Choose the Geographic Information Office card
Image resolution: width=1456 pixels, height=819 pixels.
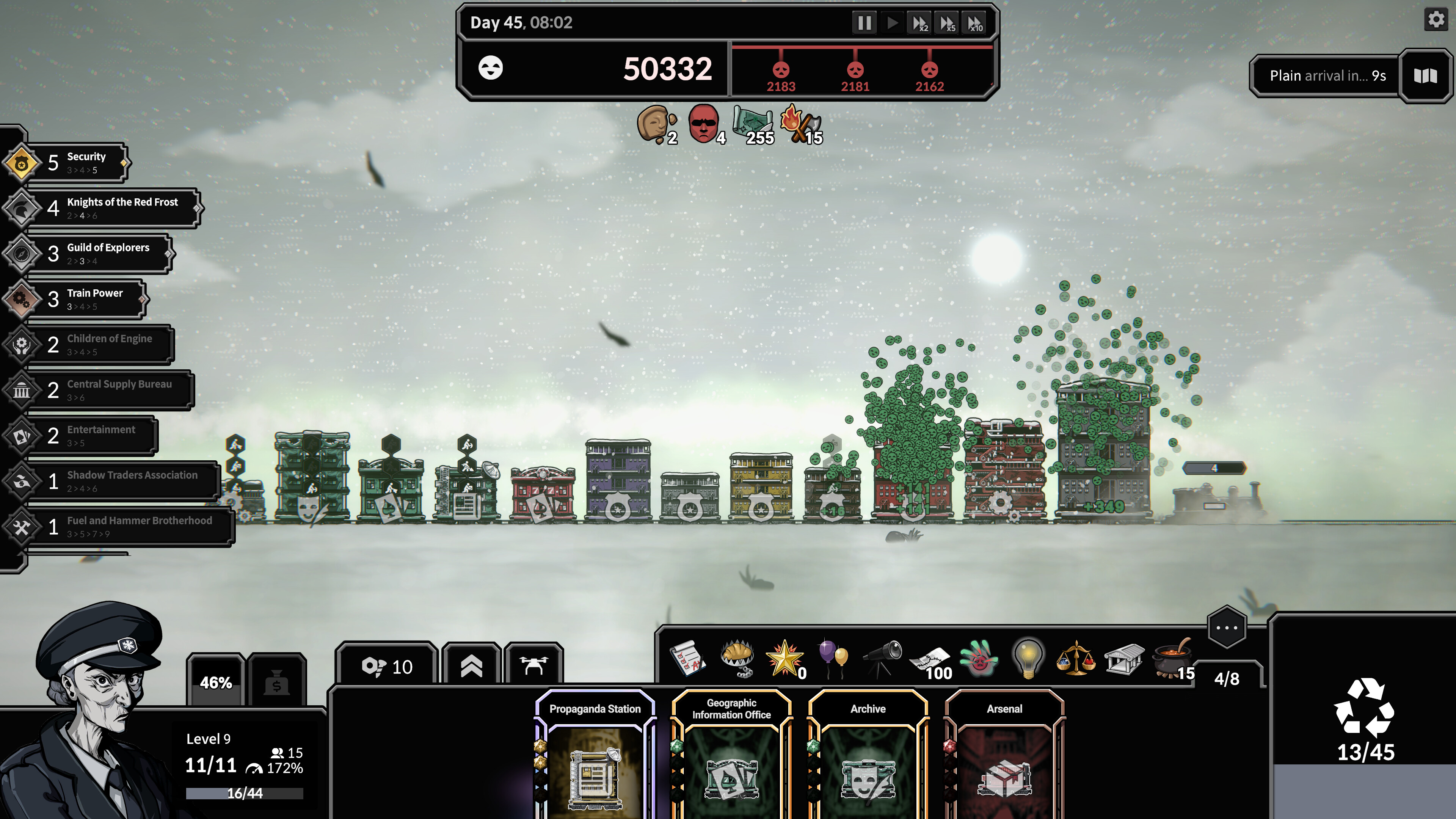pos(731,758)
